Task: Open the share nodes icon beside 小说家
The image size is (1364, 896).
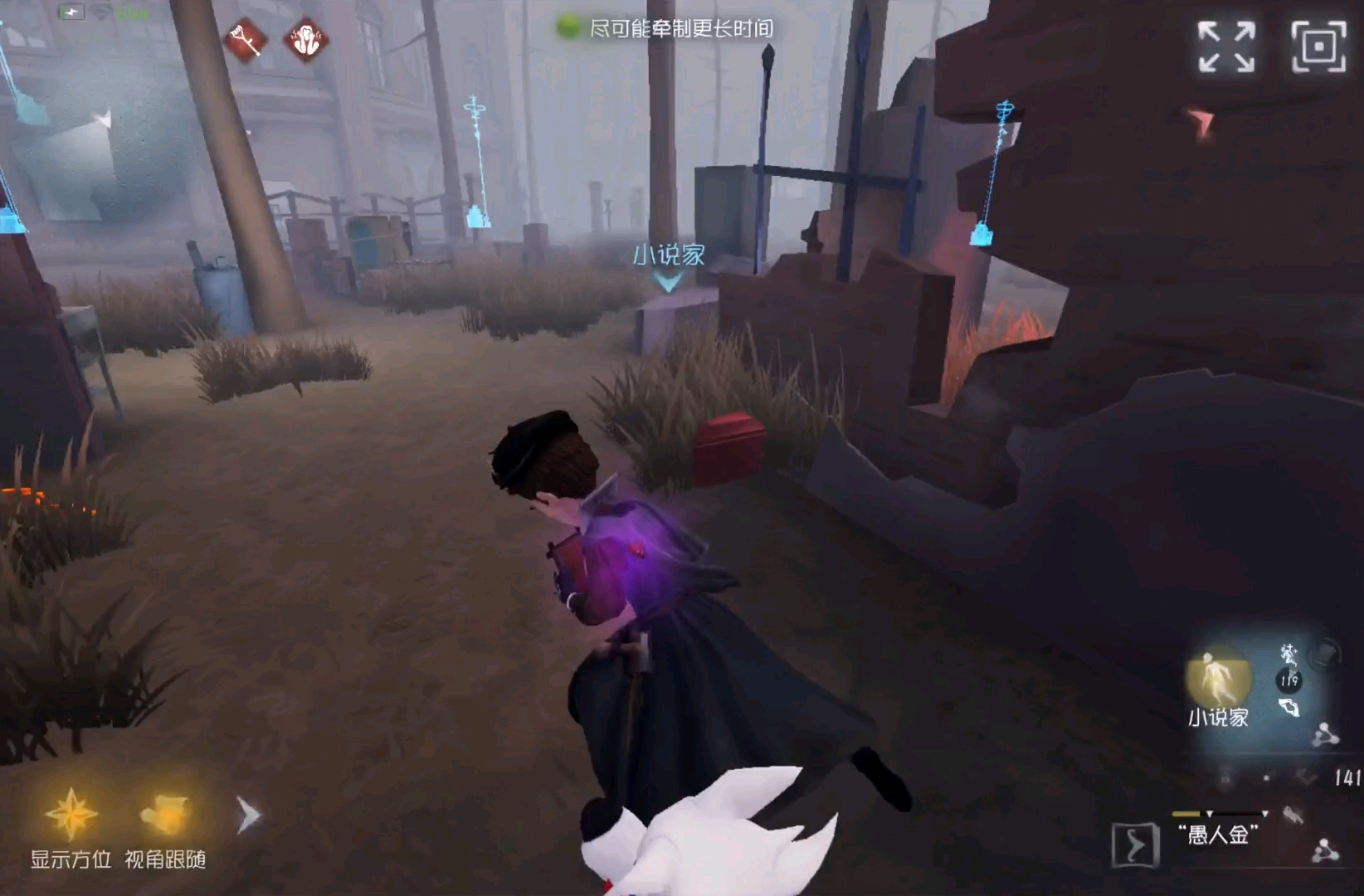Action: [x=1325, y=734]
